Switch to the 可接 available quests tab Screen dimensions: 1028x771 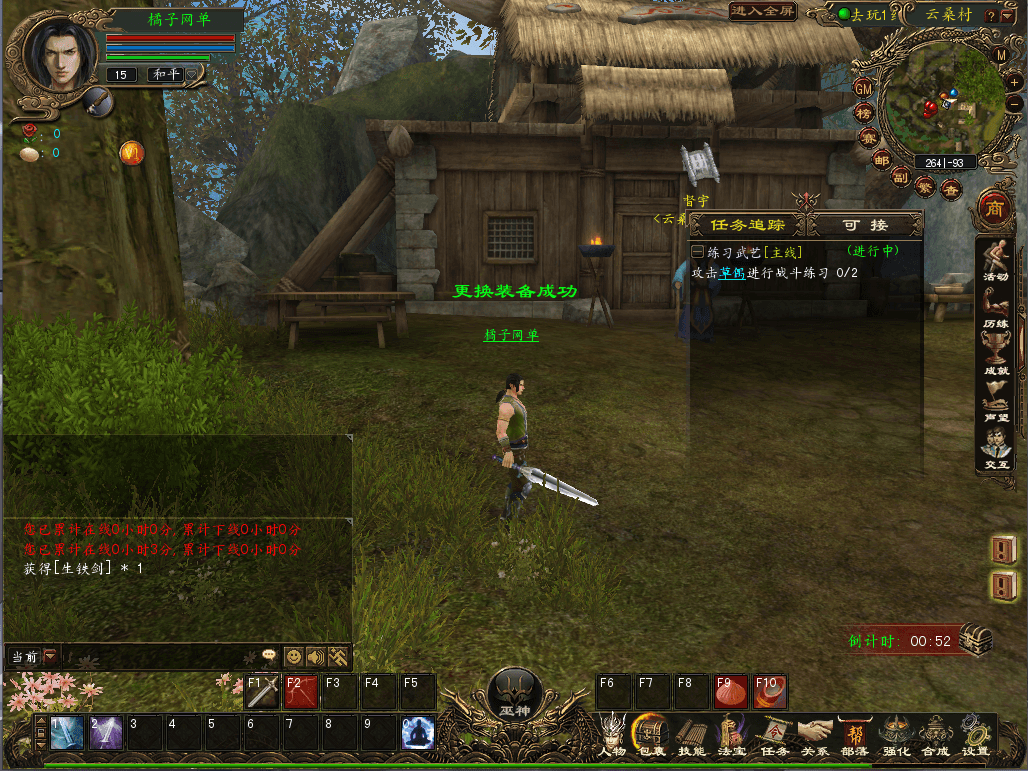(865, 225)
